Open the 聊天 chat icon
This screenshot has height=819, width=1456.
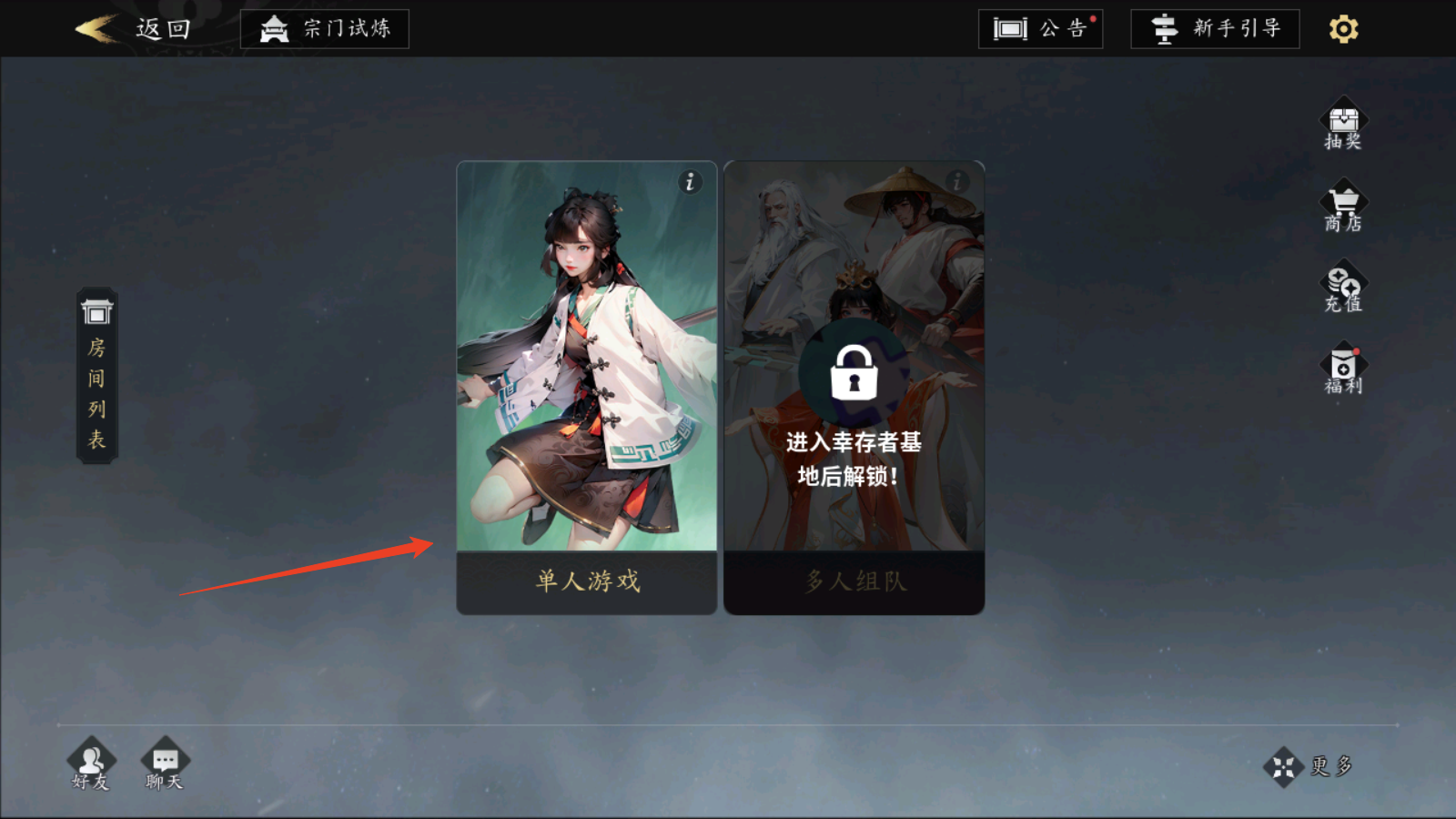pyautogui.click(x=164, y=764)
